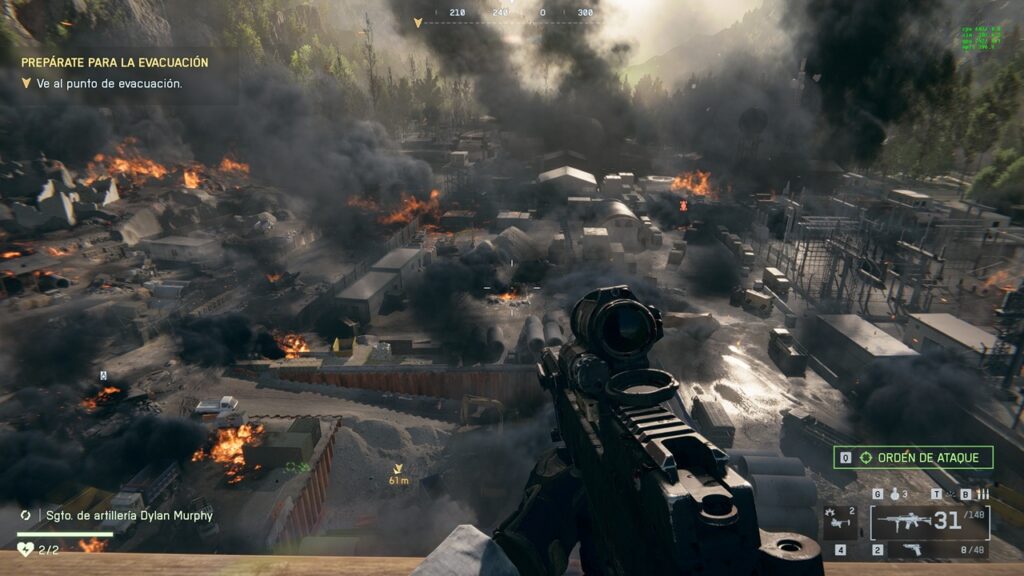This screenshot has height=576, width=1024.
Task: Click the yellow evacuation point waypoint marker
Action: (398, 468)
